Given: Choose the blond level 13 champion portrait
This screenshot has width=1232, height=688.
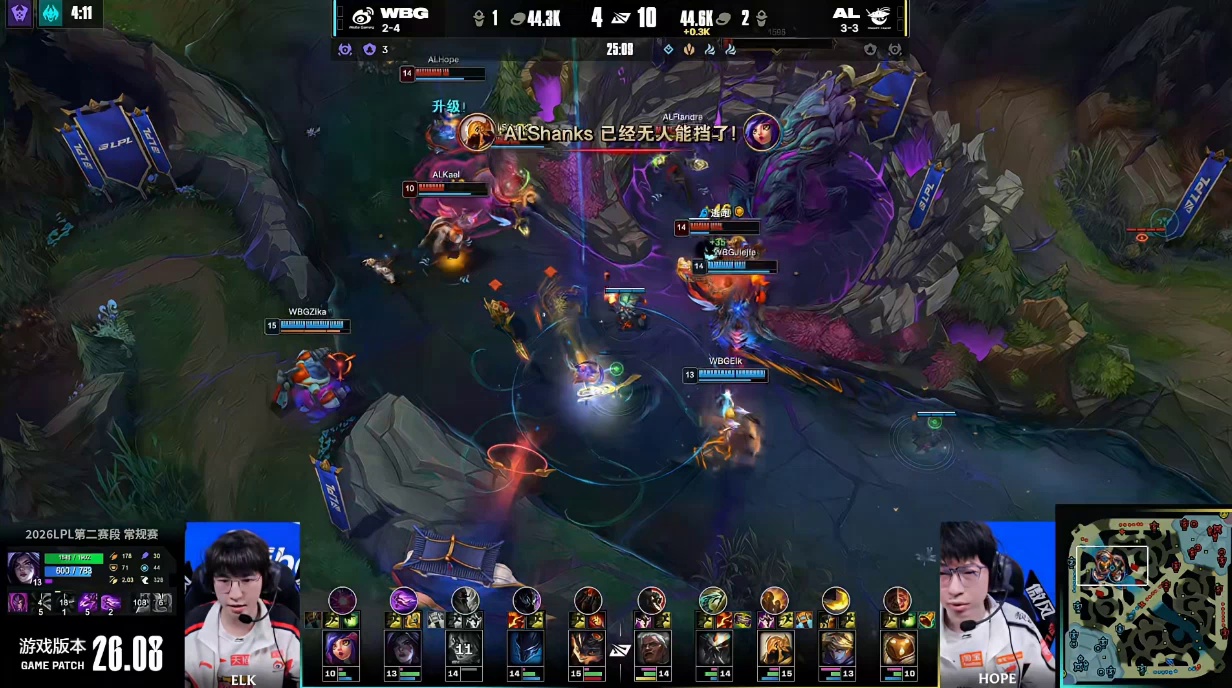Looking at the screenshot, I should [x=836, y=648].
